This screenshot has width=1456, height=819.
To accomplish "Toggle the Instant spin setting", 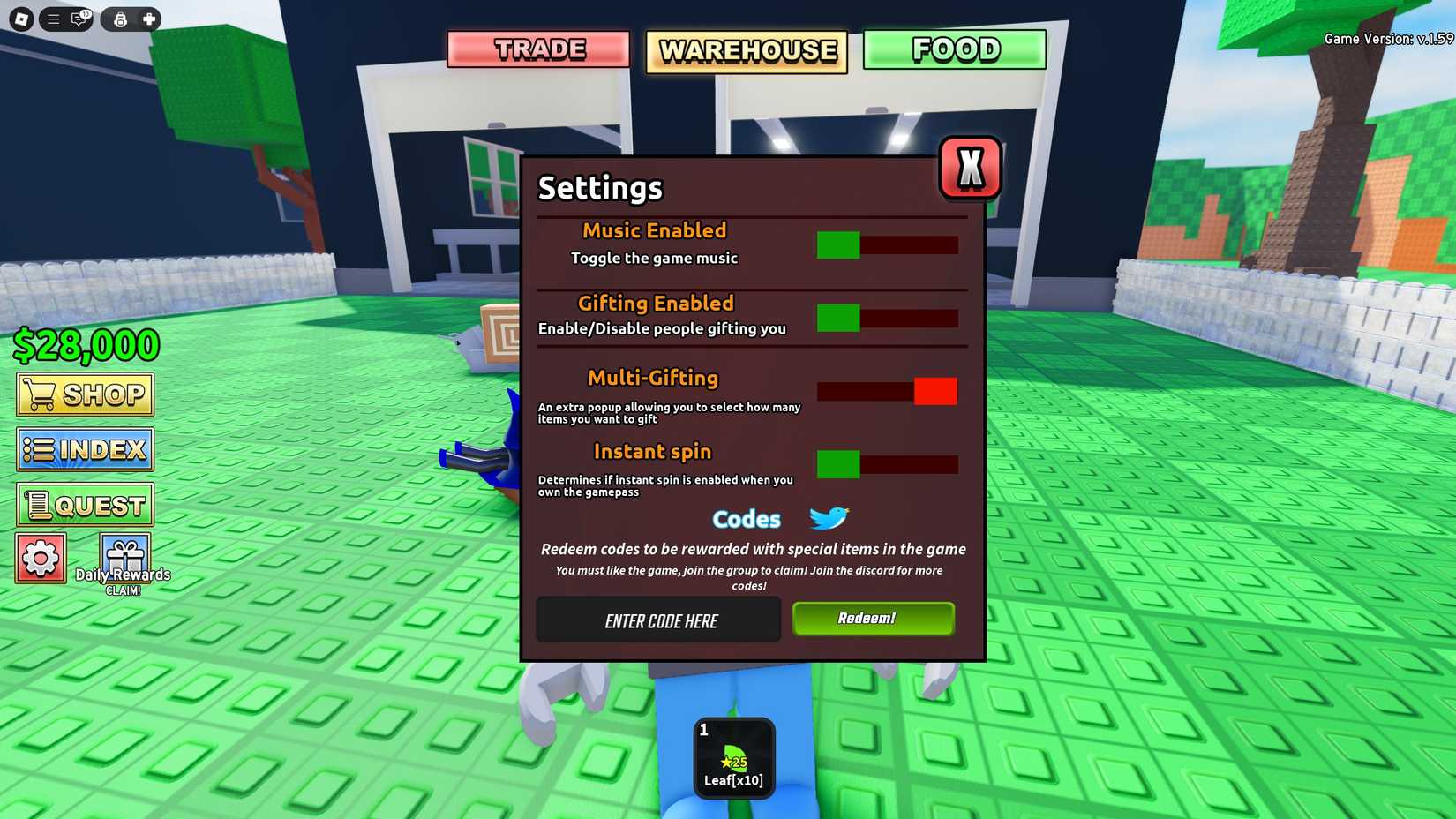I will (887, 464).
